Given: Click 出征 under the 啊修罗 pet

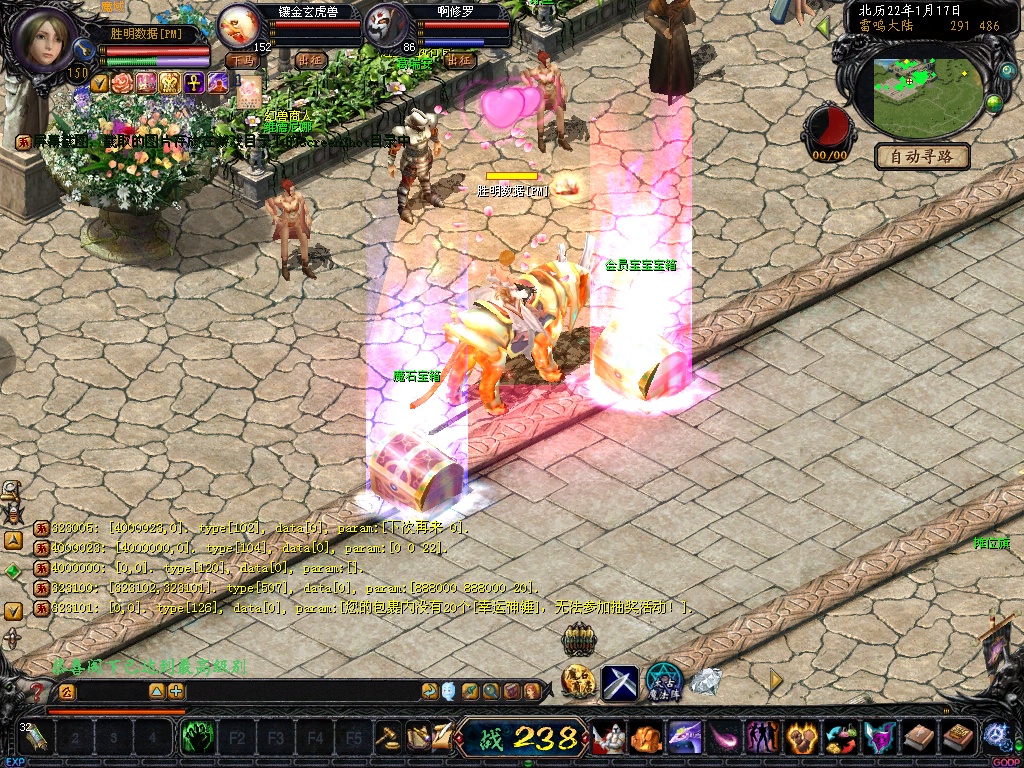Looking at the screenshot, I should (459, 60).
